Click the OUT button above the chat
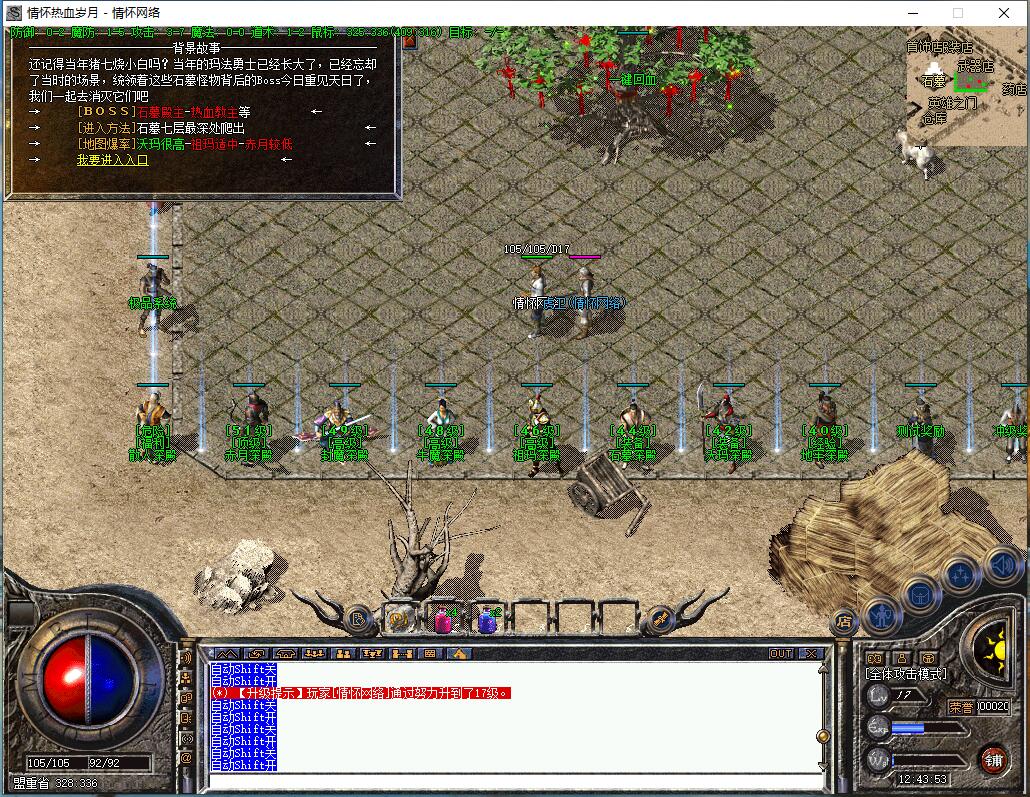This screenshot has height=797, width=1030. point(780,653)
